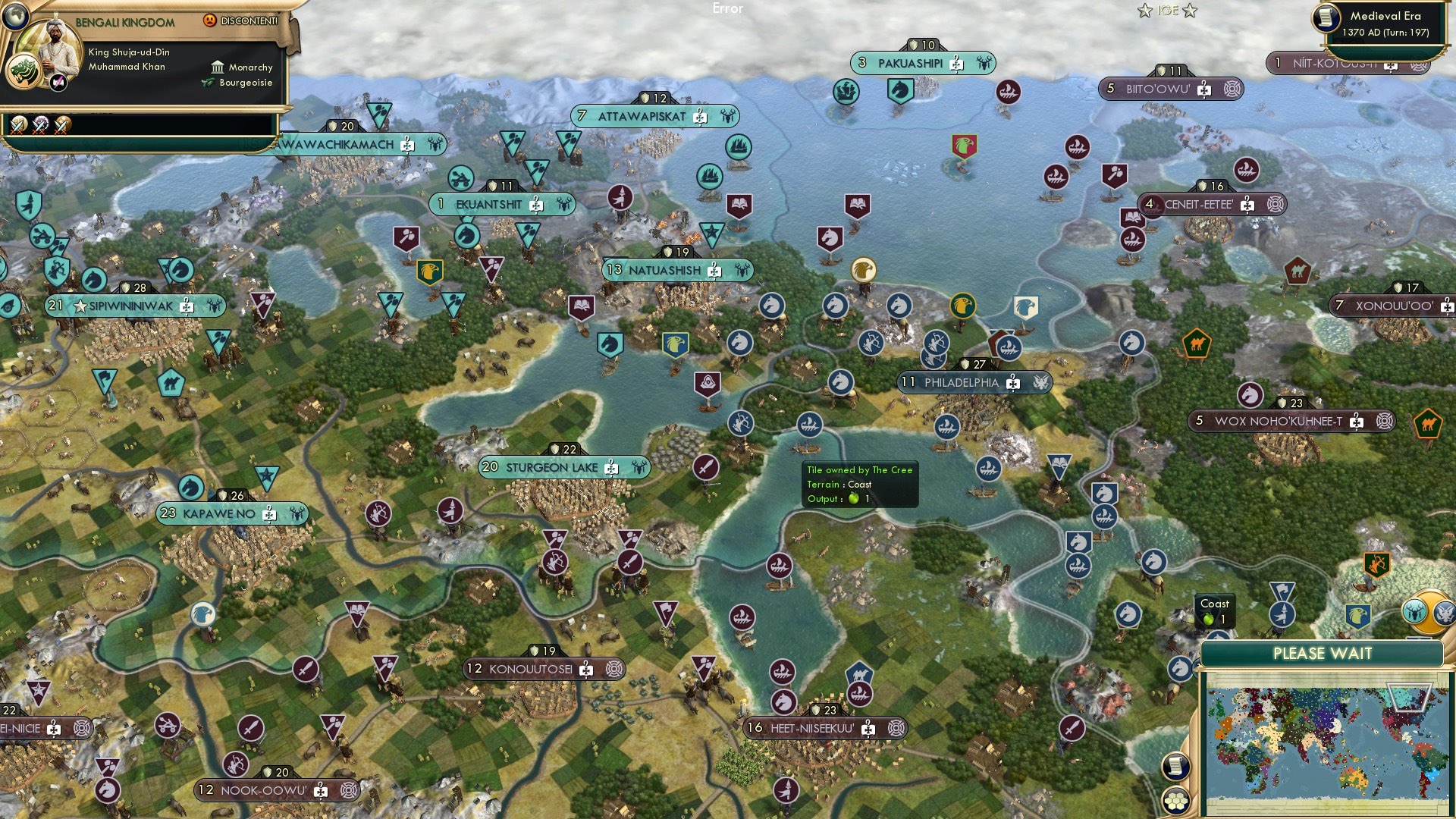
Task: Click the left star beside IGE
Action: [x=1144, y=10]
